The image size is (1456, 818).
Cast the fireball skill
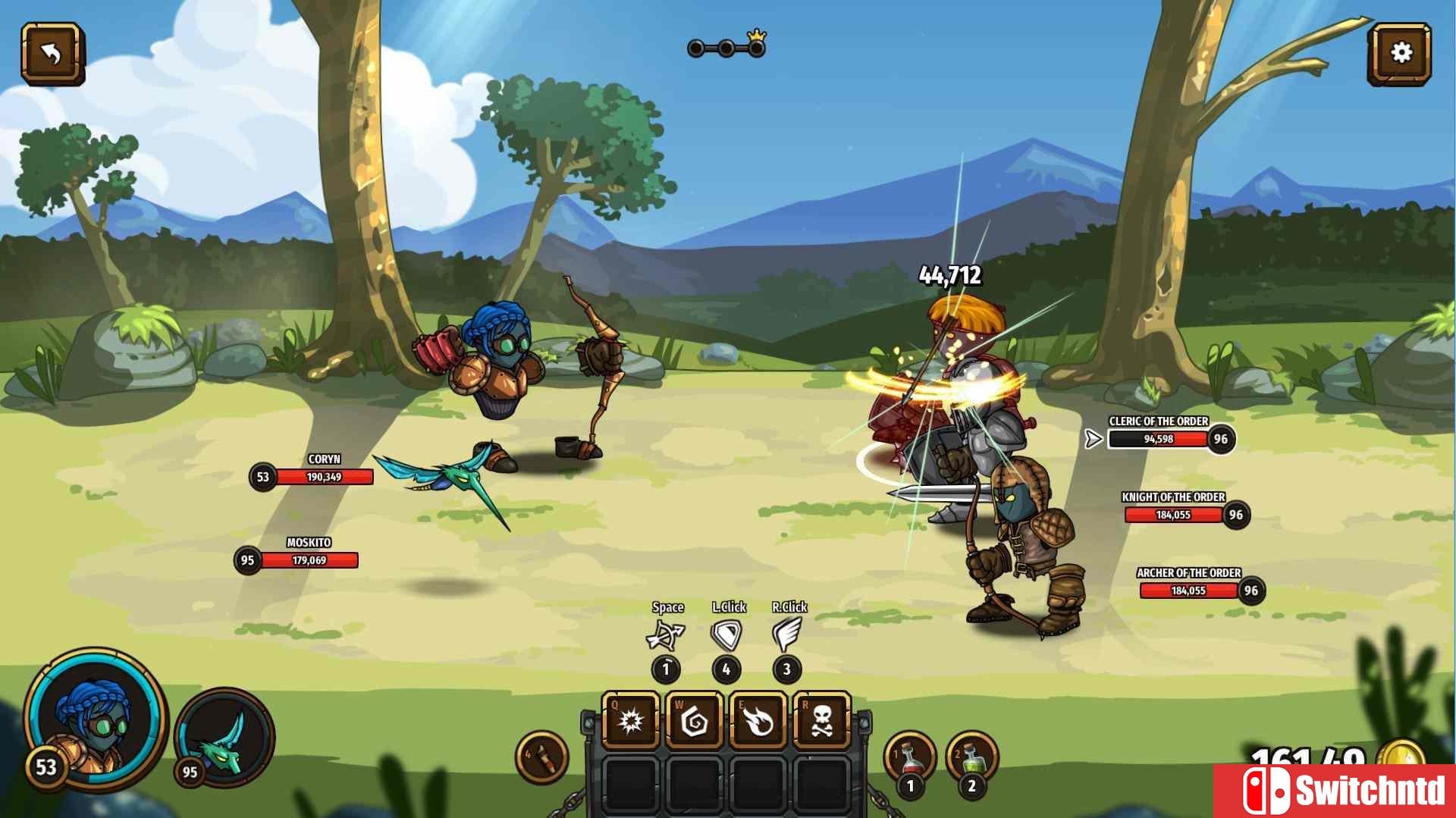(758, 721)
